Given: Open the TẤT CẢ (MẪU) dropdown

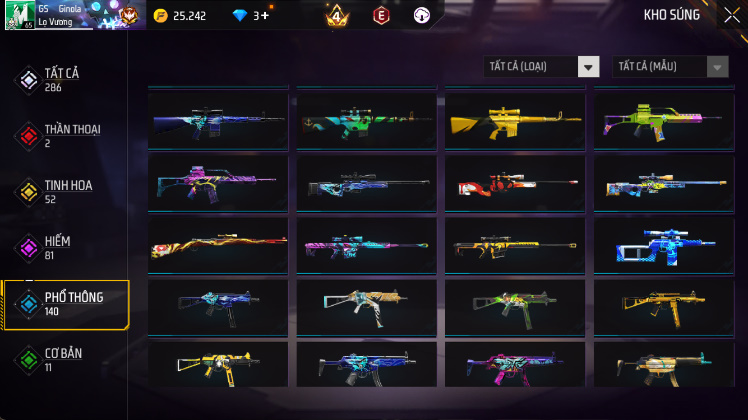Looking at the screenshot, I should click(x=670, y=67).
